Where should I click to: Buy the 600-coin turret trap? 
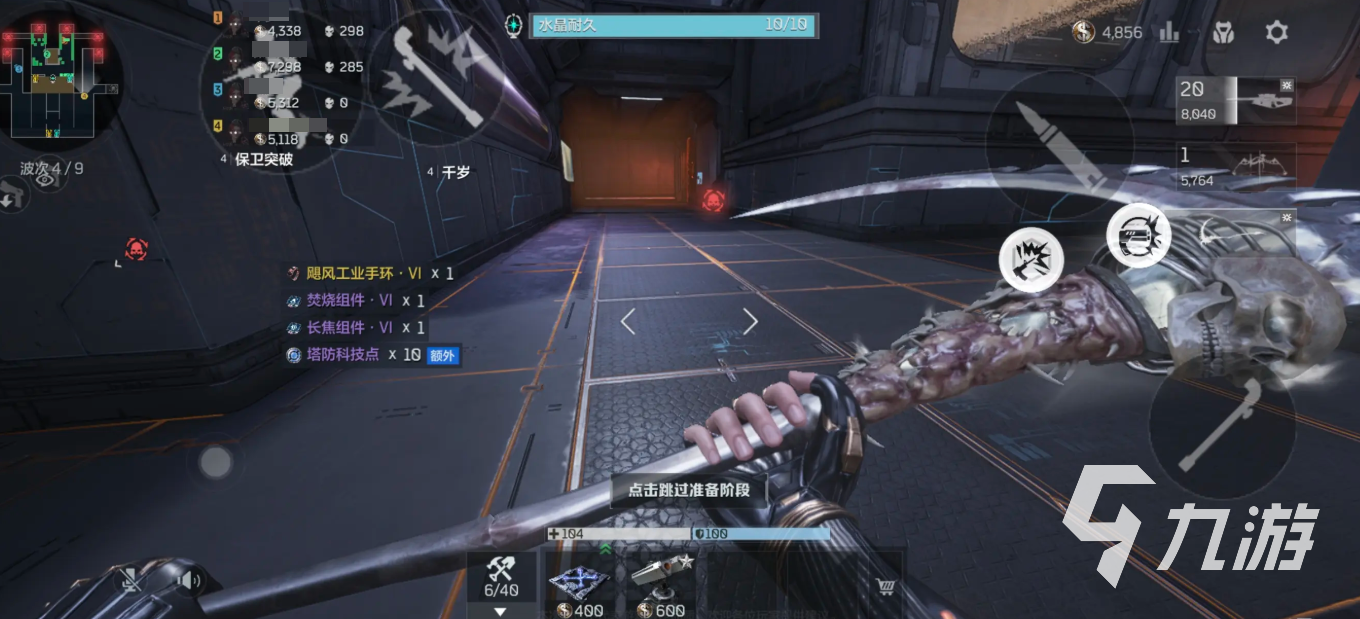pyautogui.click(x=661, y=586)
